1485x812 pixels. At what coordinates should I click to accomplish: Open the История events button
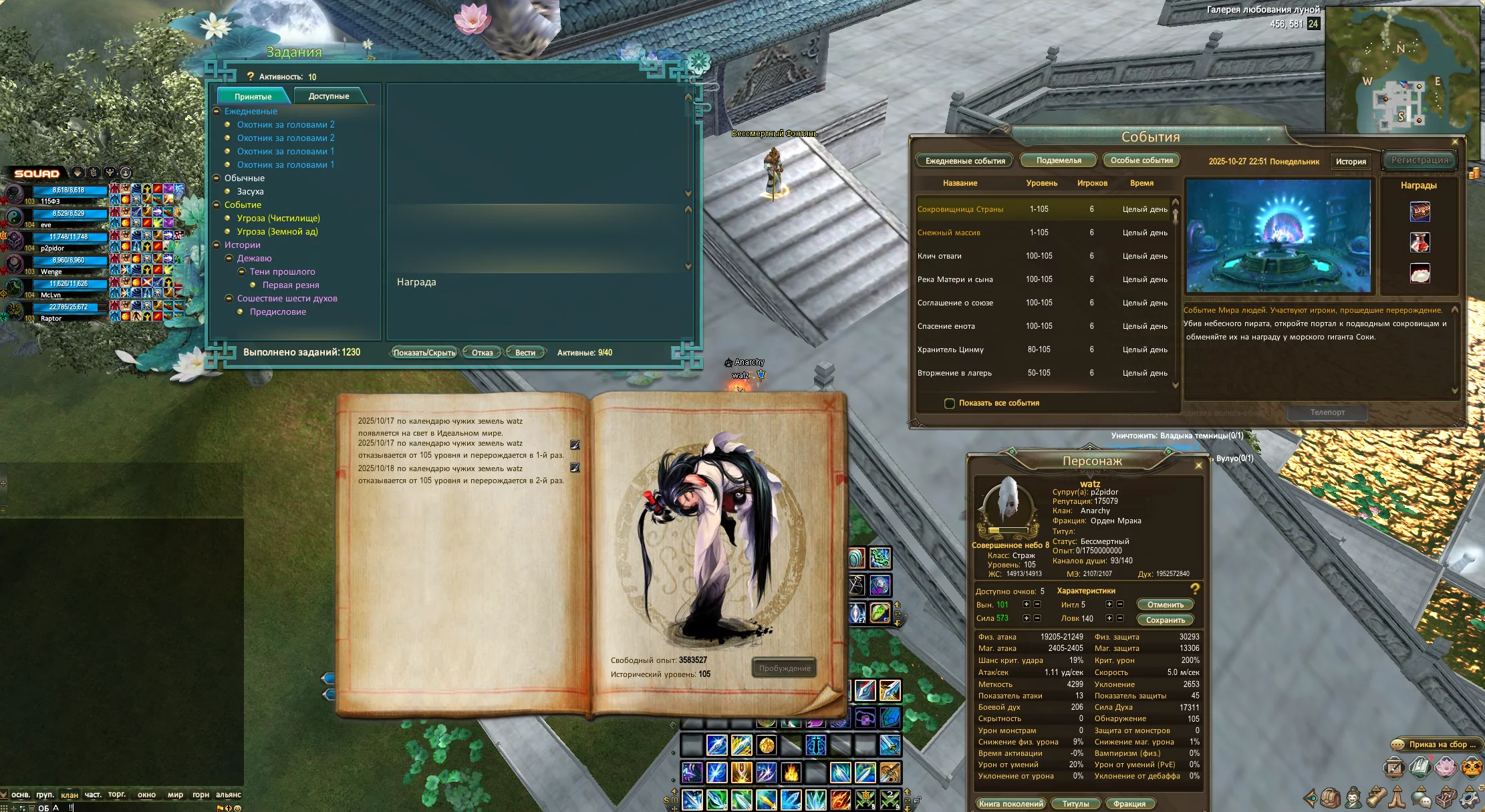[1351, 162]
